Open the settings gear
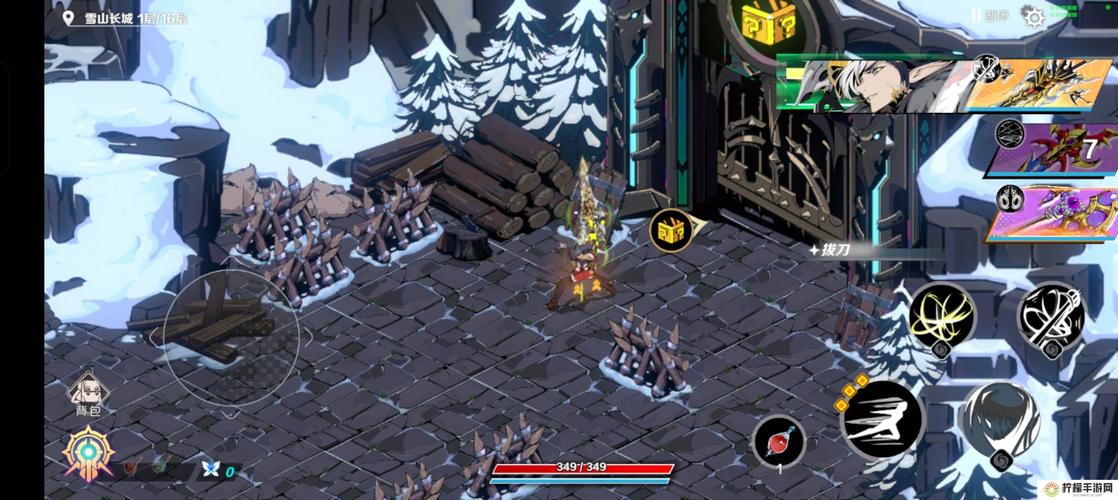The width and height of the screenshot is (1118, 500). pyautogui.click(x=1033, y=16)
